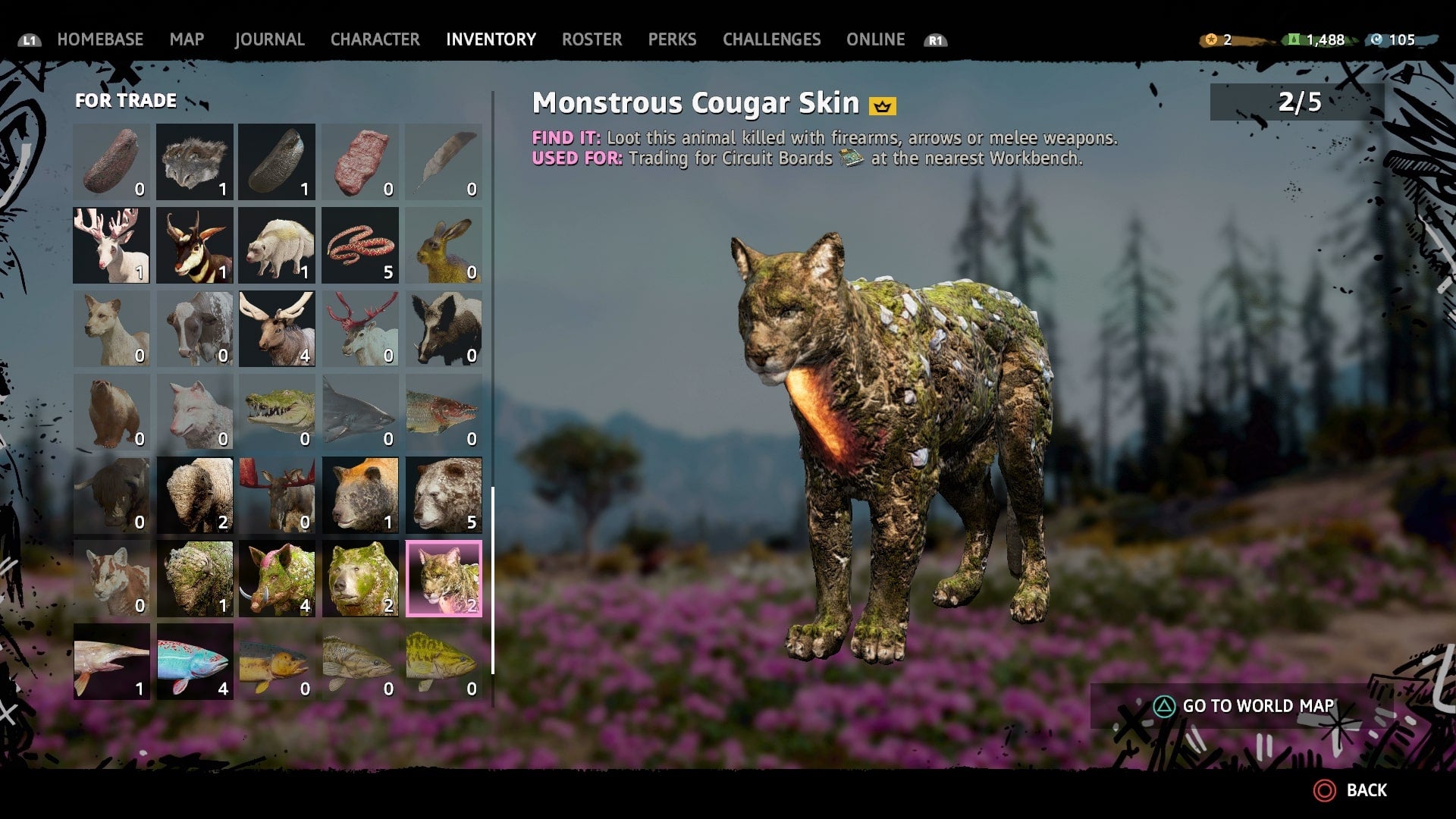
Task: Switch to the Roster tab
Action: click(x=591, y=39)
